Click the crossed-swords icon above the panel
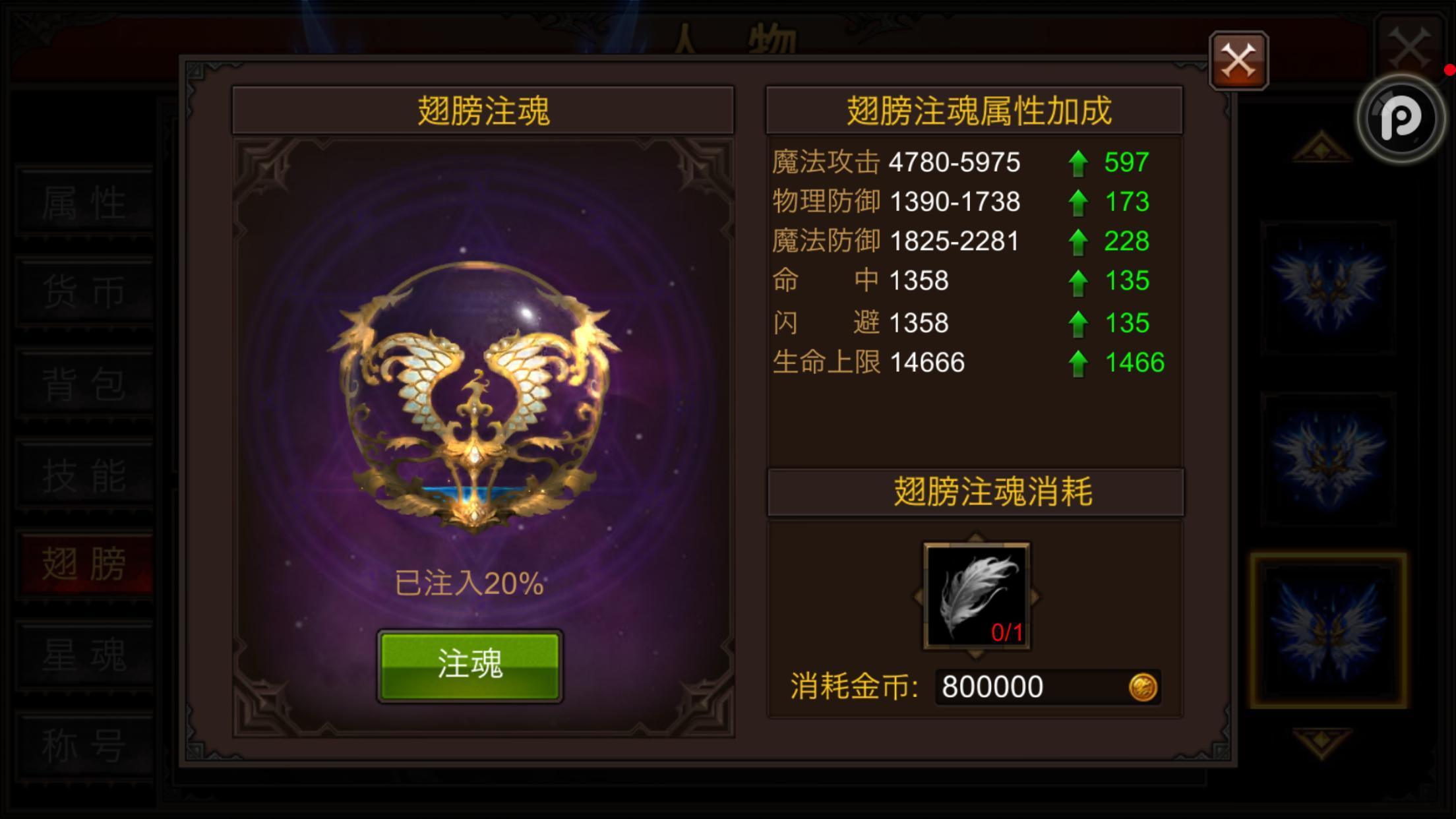1456x819 pixels. pos(1238,59)
